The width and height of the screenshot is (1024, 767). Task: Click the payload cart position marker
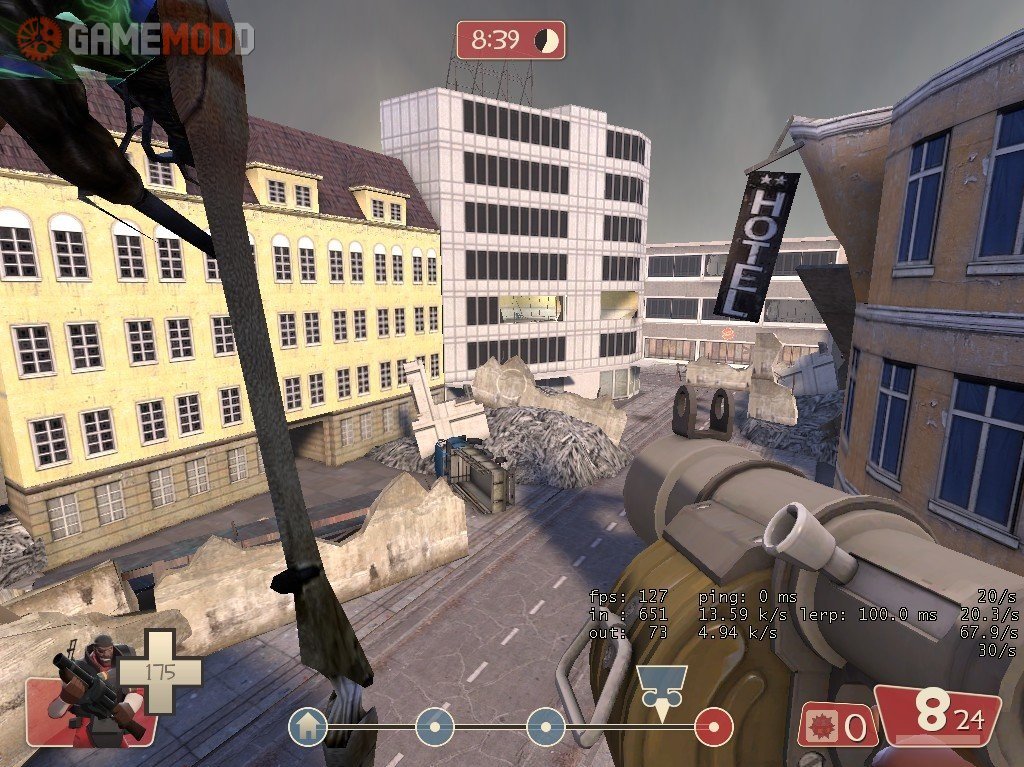tap(661, 690)
